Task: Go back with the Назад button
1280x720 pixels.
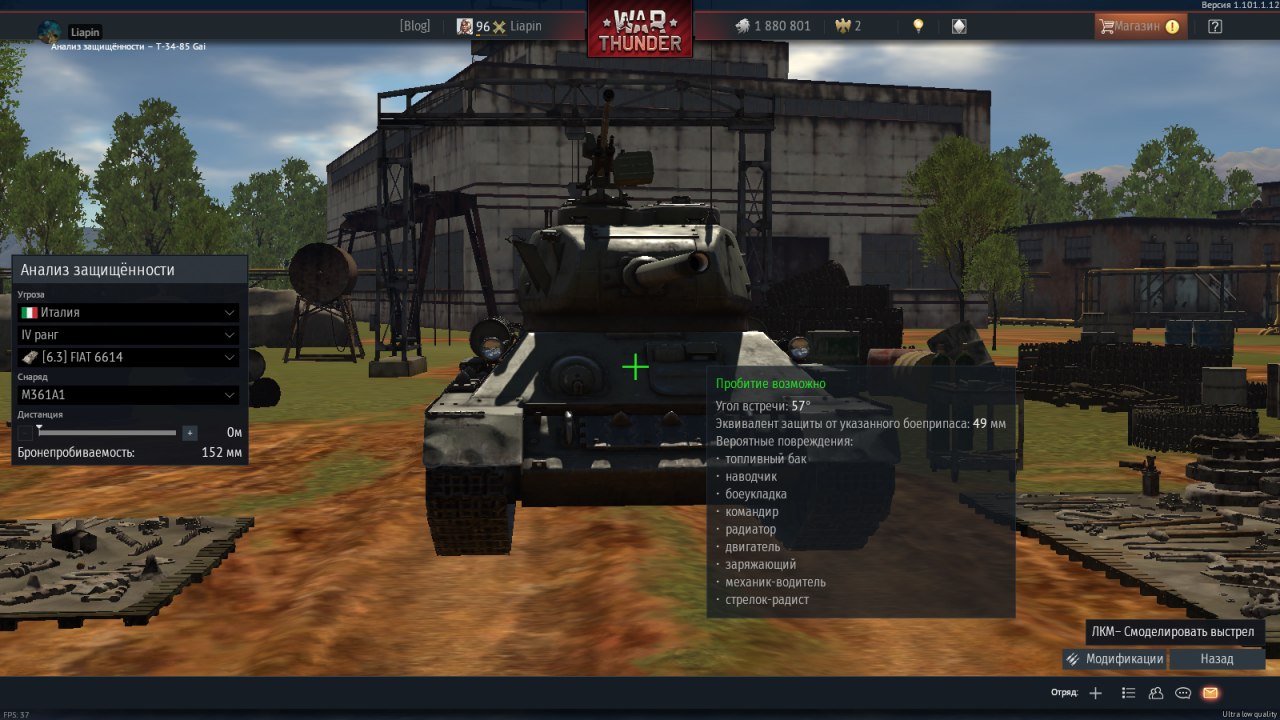Action: tap(1217, 659)
